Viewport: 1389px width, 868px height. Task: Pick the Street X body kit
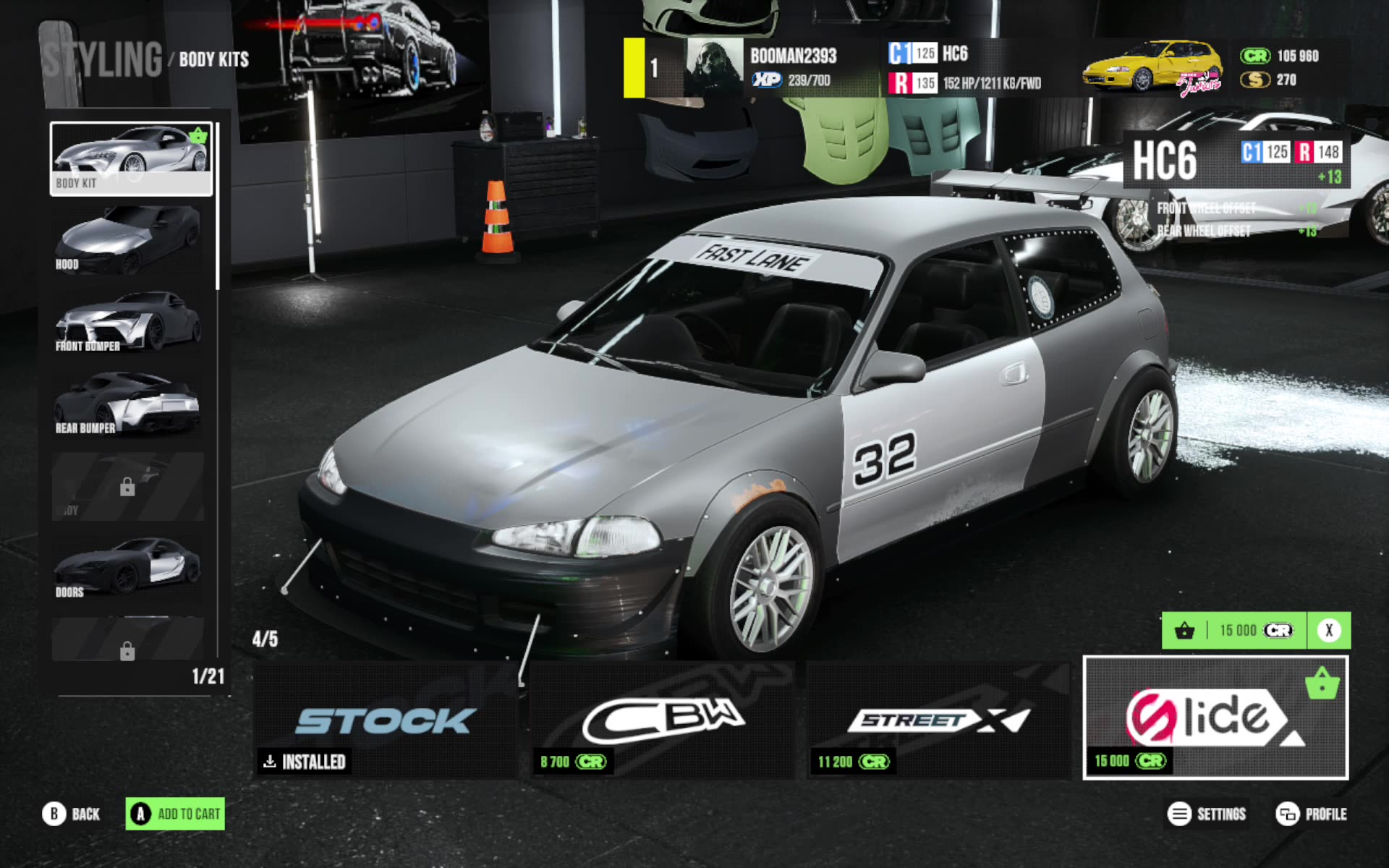938,720
